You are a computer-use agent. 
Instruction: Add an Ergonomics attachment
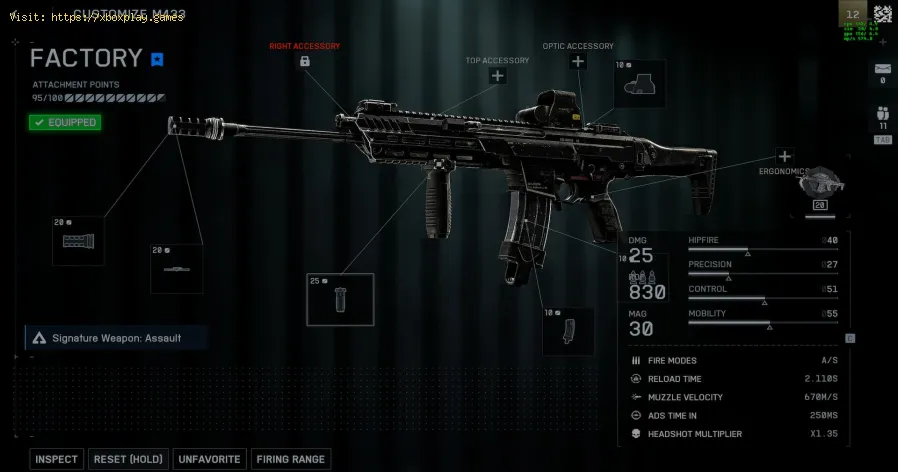point(784,156)
